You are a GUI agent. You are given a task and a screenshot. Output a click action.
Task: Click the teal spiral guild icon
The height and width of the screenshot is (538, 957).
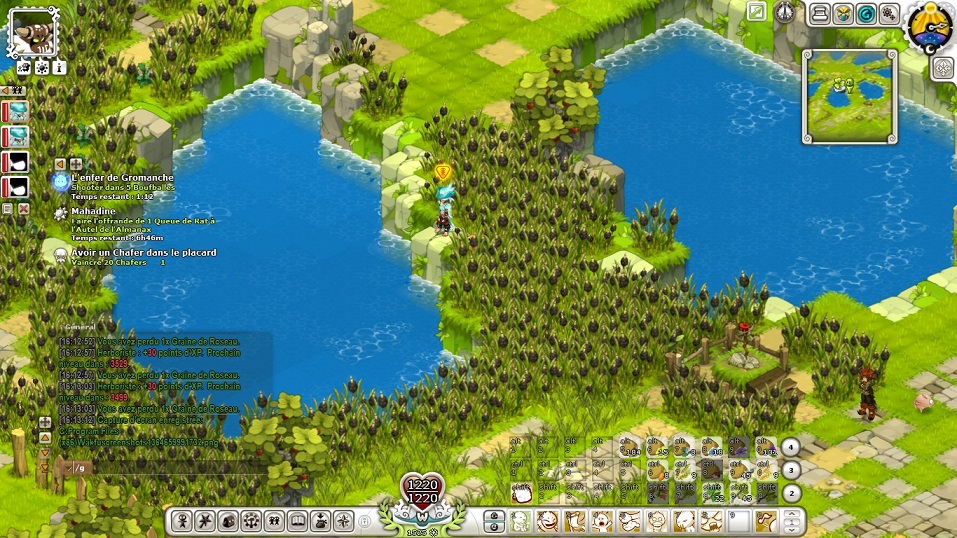pos(866,13)
